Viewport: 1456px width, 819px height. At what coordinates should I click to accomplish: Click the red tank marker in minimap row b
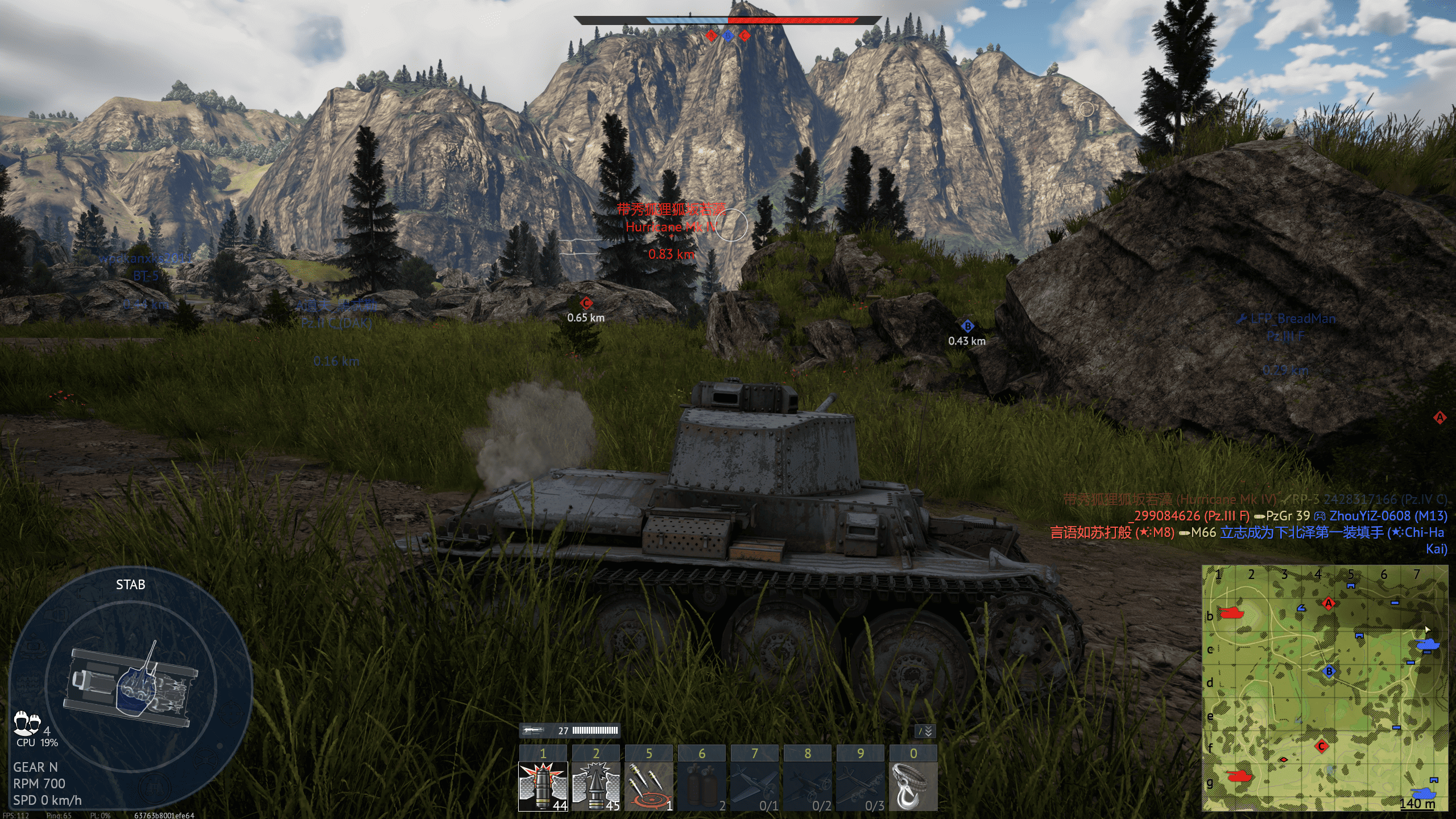click(x=1231, y=613)
